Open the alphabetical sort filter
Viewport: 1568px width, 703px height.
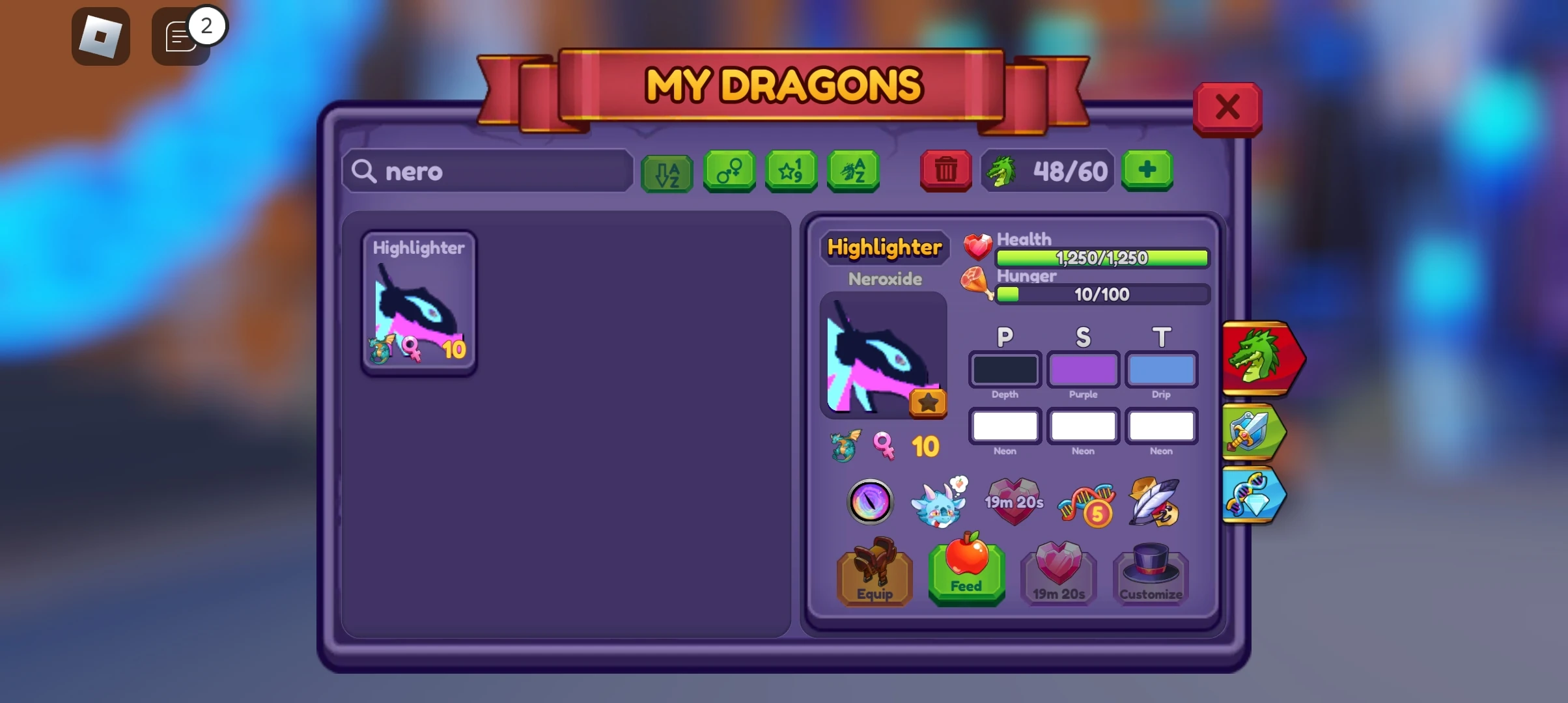pyautogui.click(x=667, y=171)
